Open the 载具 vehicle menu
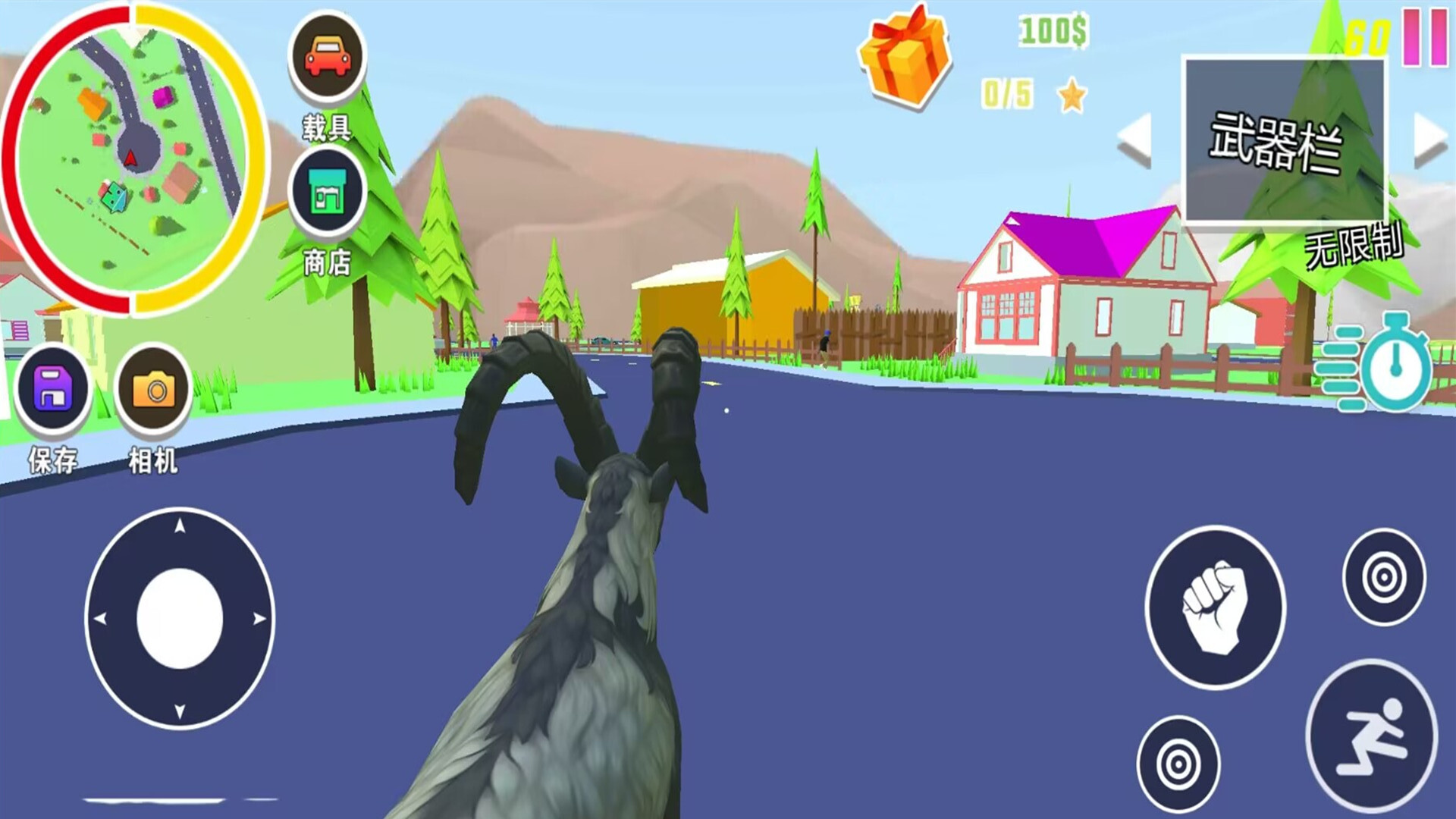This screenshot has width=1456, height=819. click(327, 57)
